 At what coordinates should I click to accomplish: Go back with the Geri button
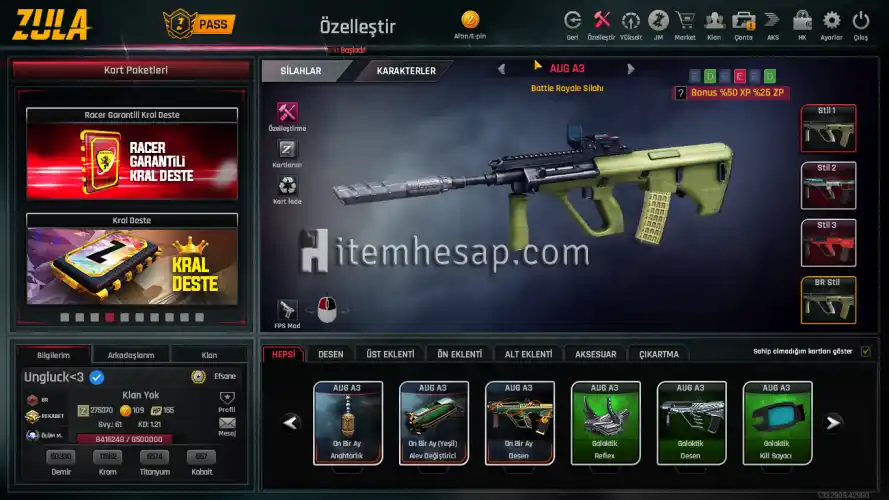point(573,22)
